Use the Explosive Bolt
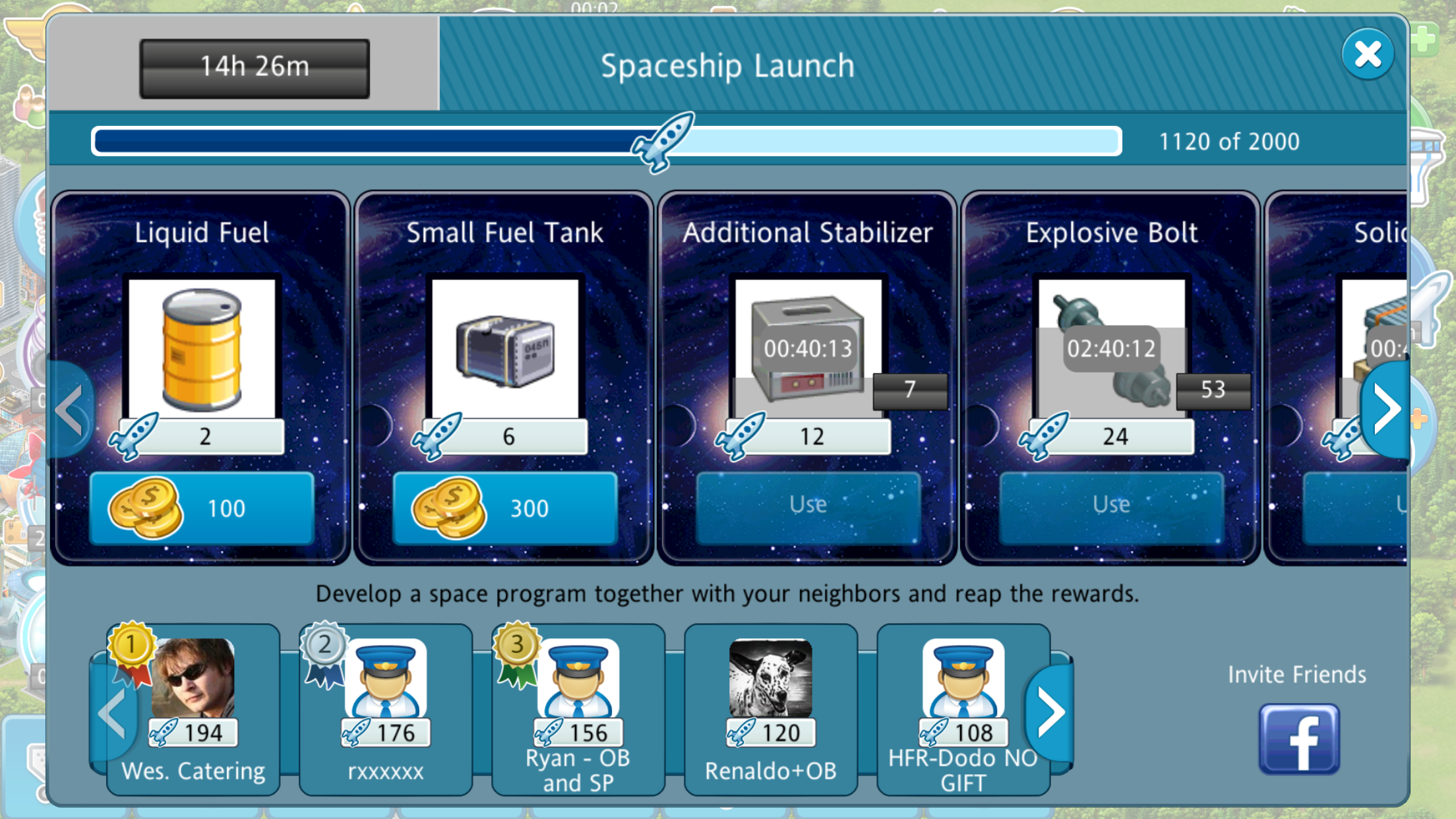 (1111, 506)
